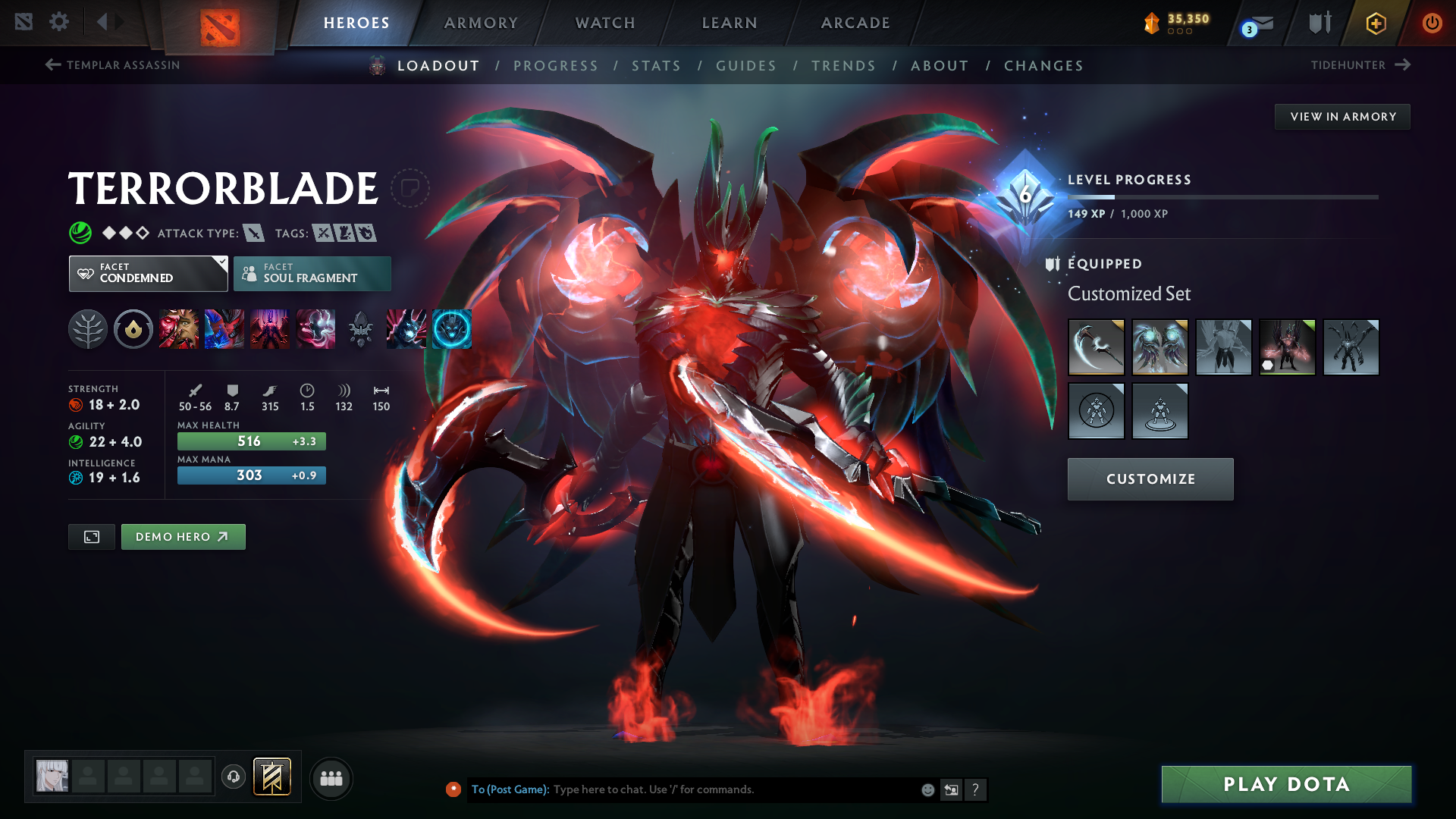Open the STATS section for Terrorblade
This screenshot has width=1456, height=819.
pyautogui.click(x=657, y=65)
